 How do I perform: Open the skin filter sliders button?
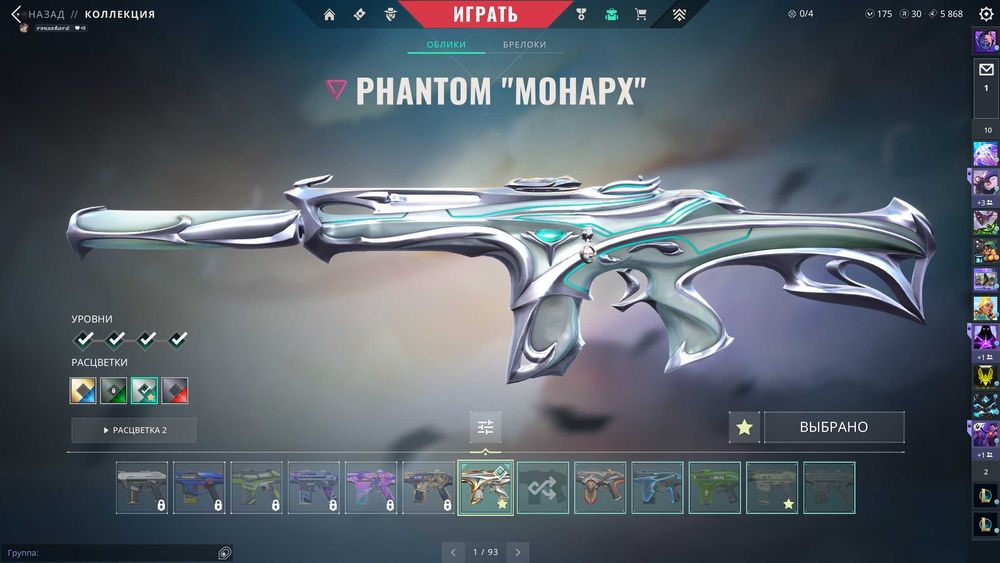point(486,428)
